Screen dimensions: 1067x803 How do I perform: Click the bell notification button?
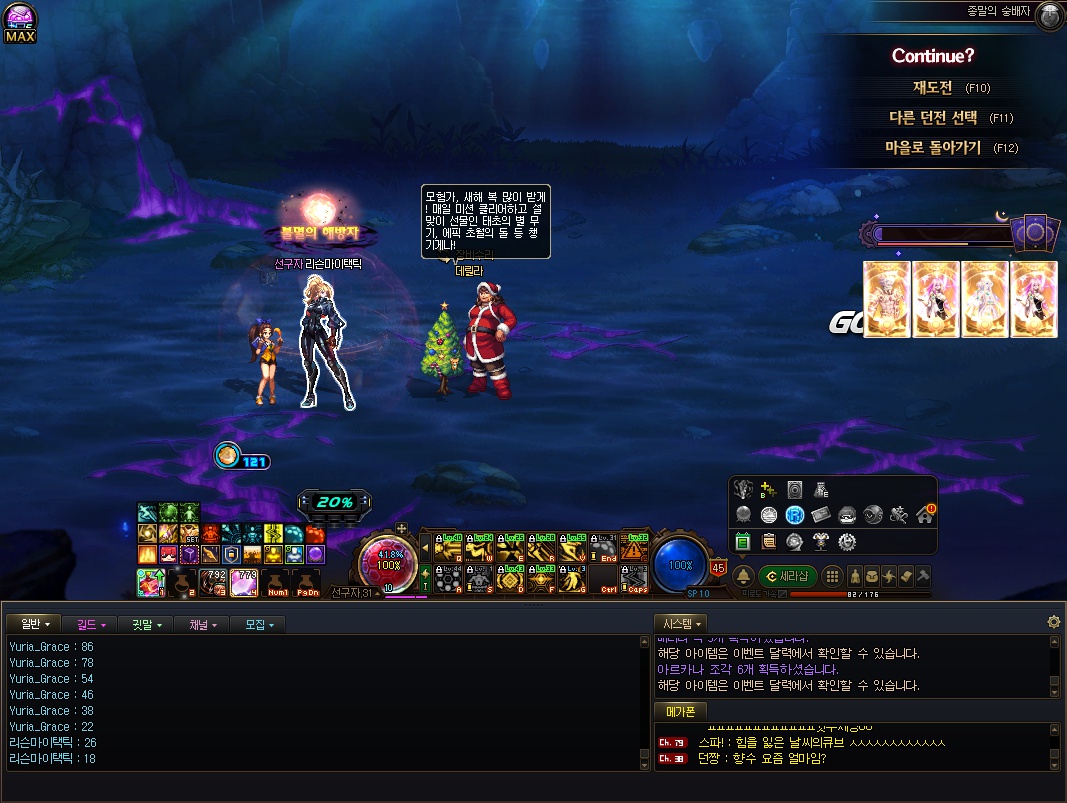(743, 576)
